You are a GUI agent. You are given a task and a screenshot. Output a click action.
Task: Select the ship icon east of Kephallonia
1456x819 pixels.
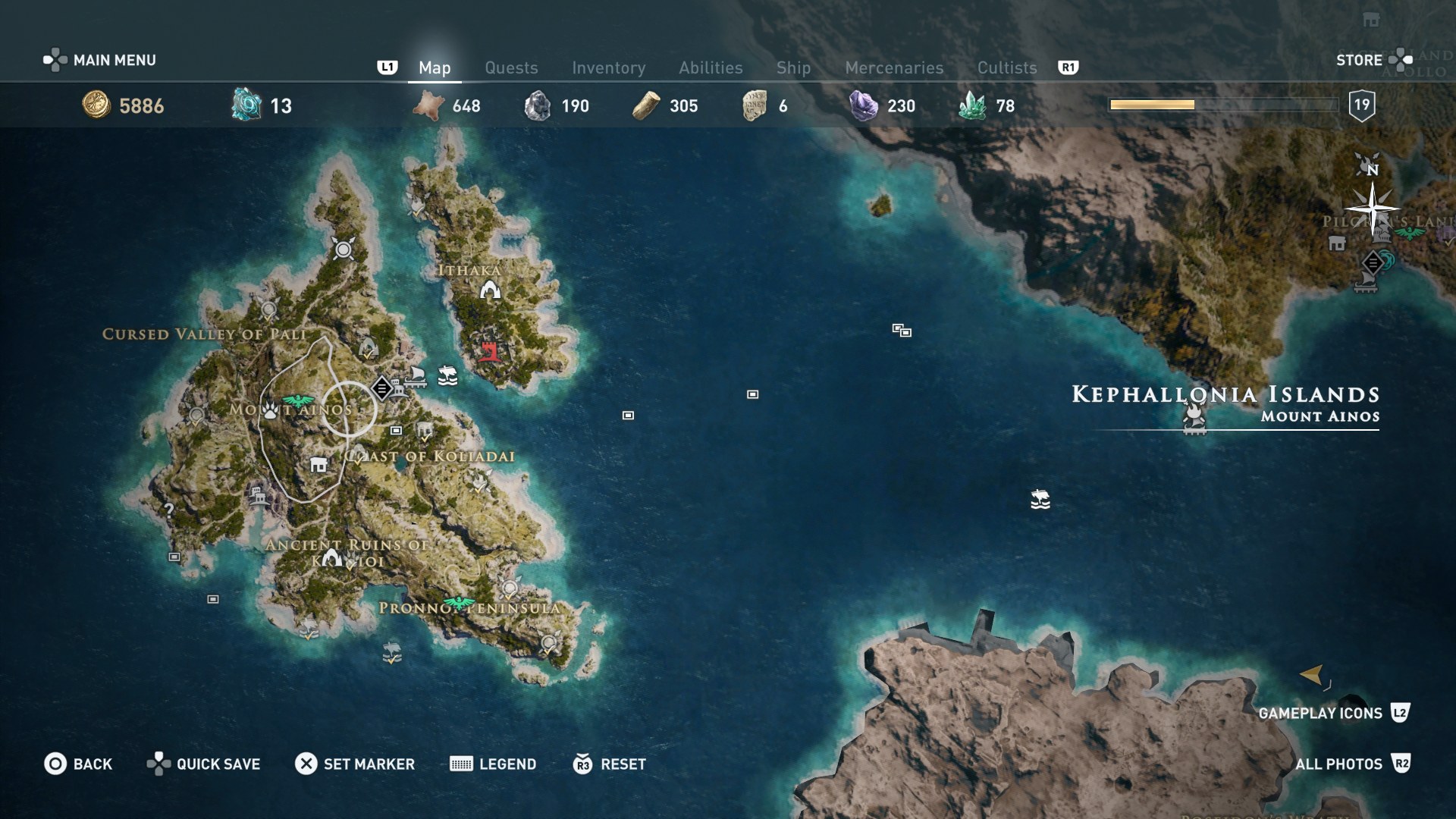(1040, 499)
